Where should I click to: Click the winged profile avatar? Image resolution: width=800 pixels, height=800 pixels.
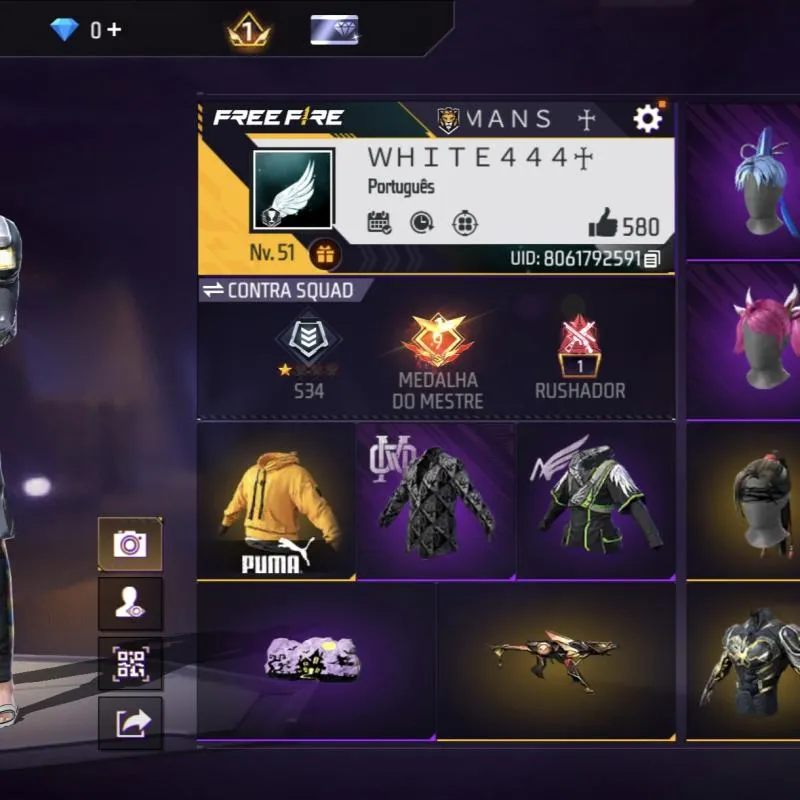point(292,191)
